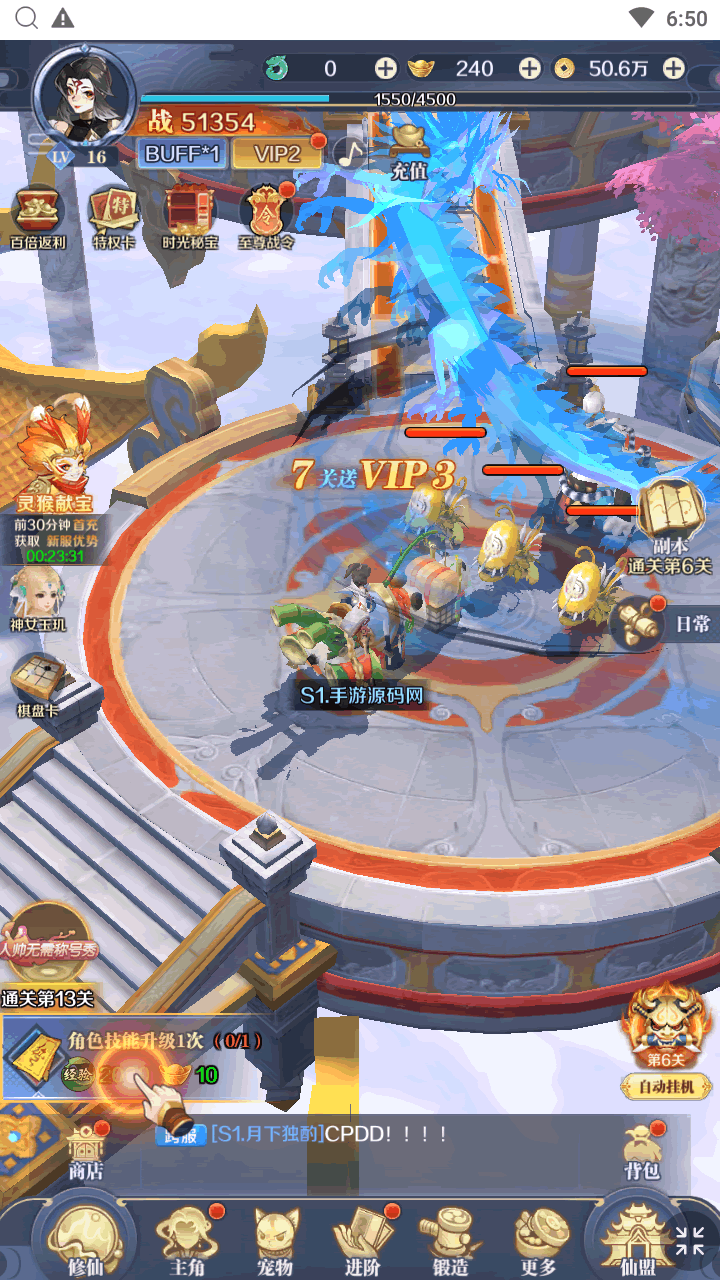Open the 商店 shop
The image size is (720, 1280).
pyautogui.click(x=85, y=1150)
